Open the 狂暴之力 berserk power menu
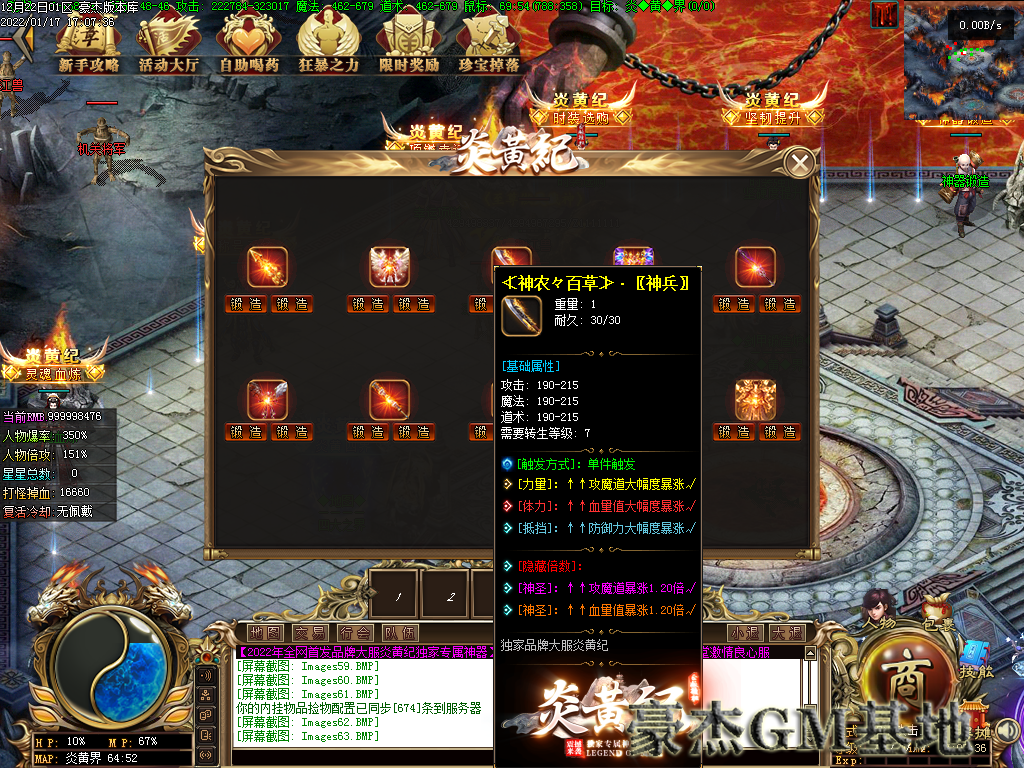Image resolution: width=1024 pixels, height=768 pixels. 329,46
